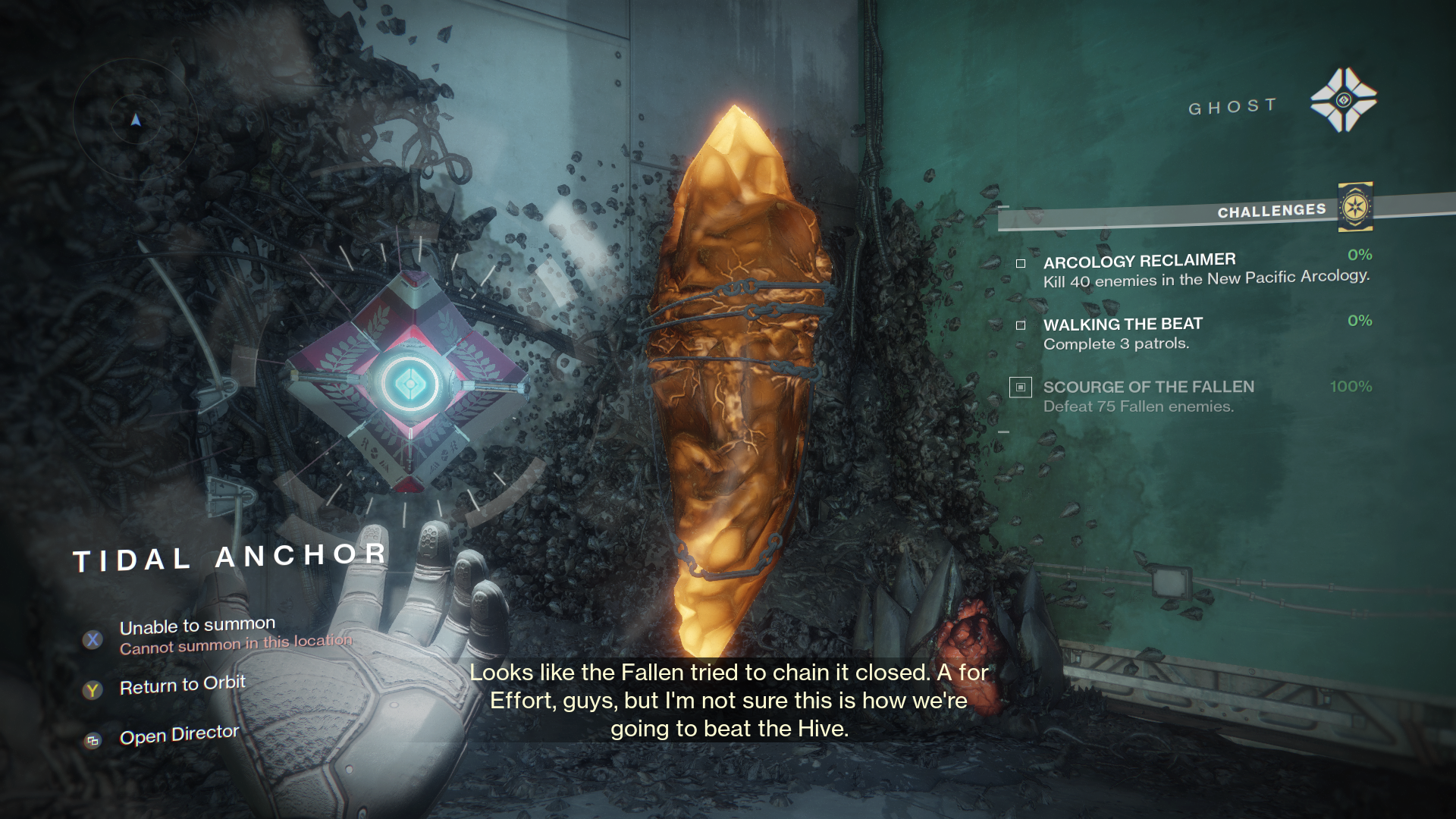View the Scourge of the Fallen challenge
The image size is (1456, 819).
click(1148, 388)
